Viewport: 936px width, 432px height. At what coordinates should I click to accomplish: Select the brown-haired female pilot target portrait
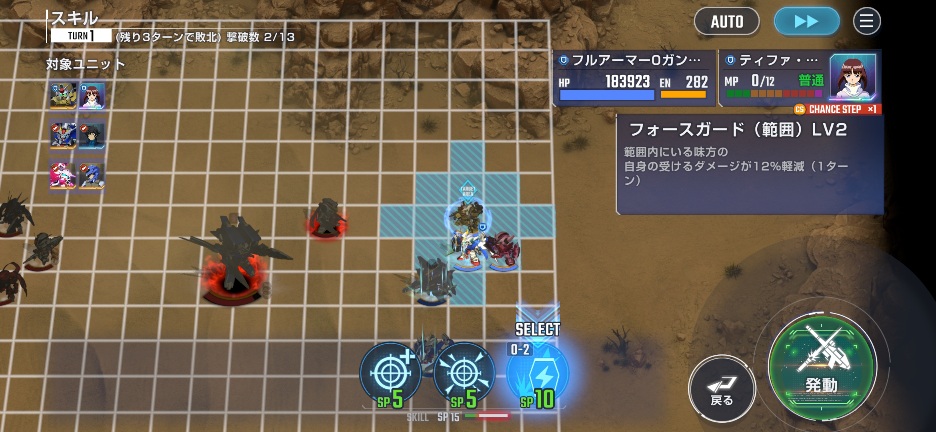pos(92,96)
